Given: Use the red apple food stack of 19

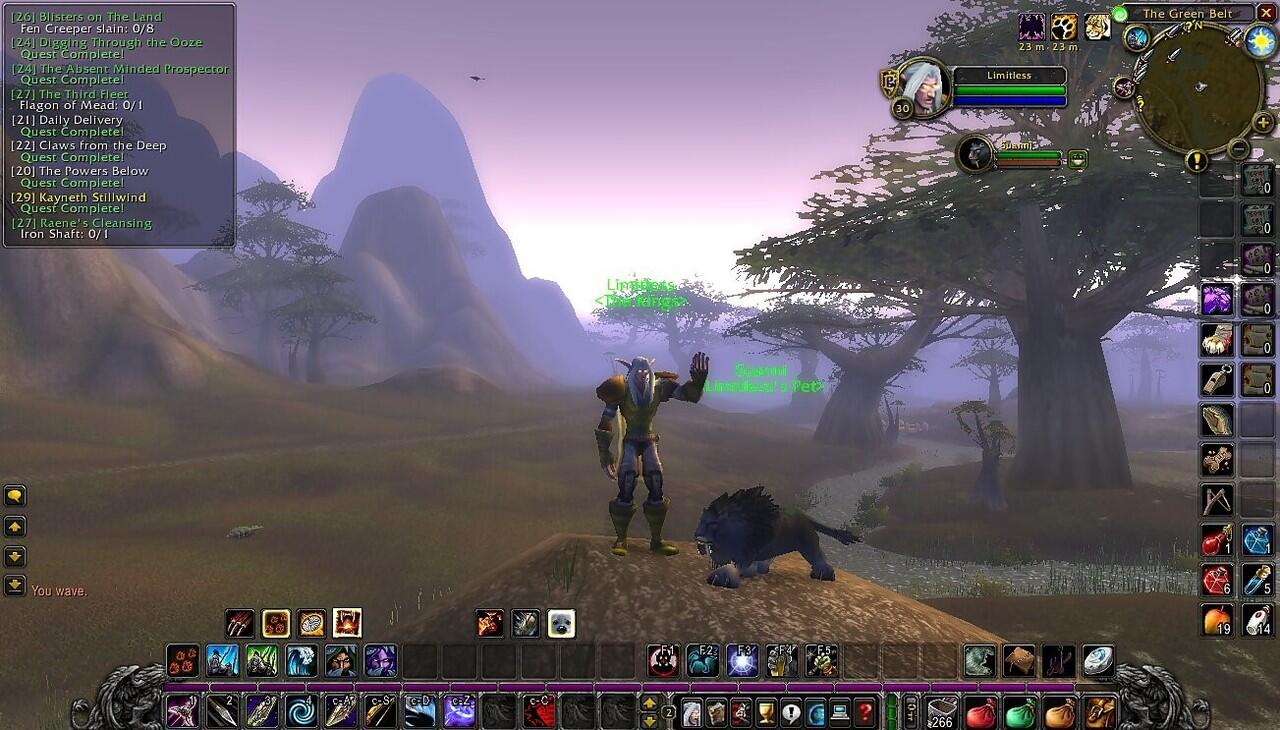Looking at the screenshot, I should pos(1217,621).
